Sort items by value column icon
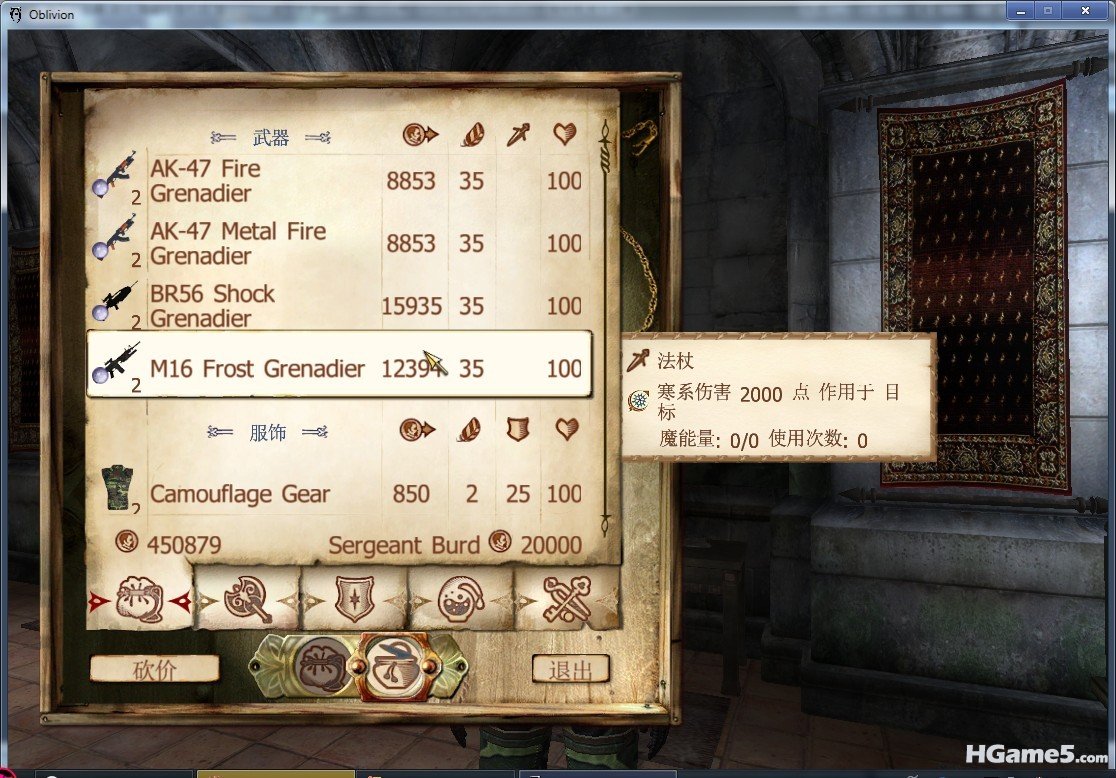 click(x=420, y=134)
